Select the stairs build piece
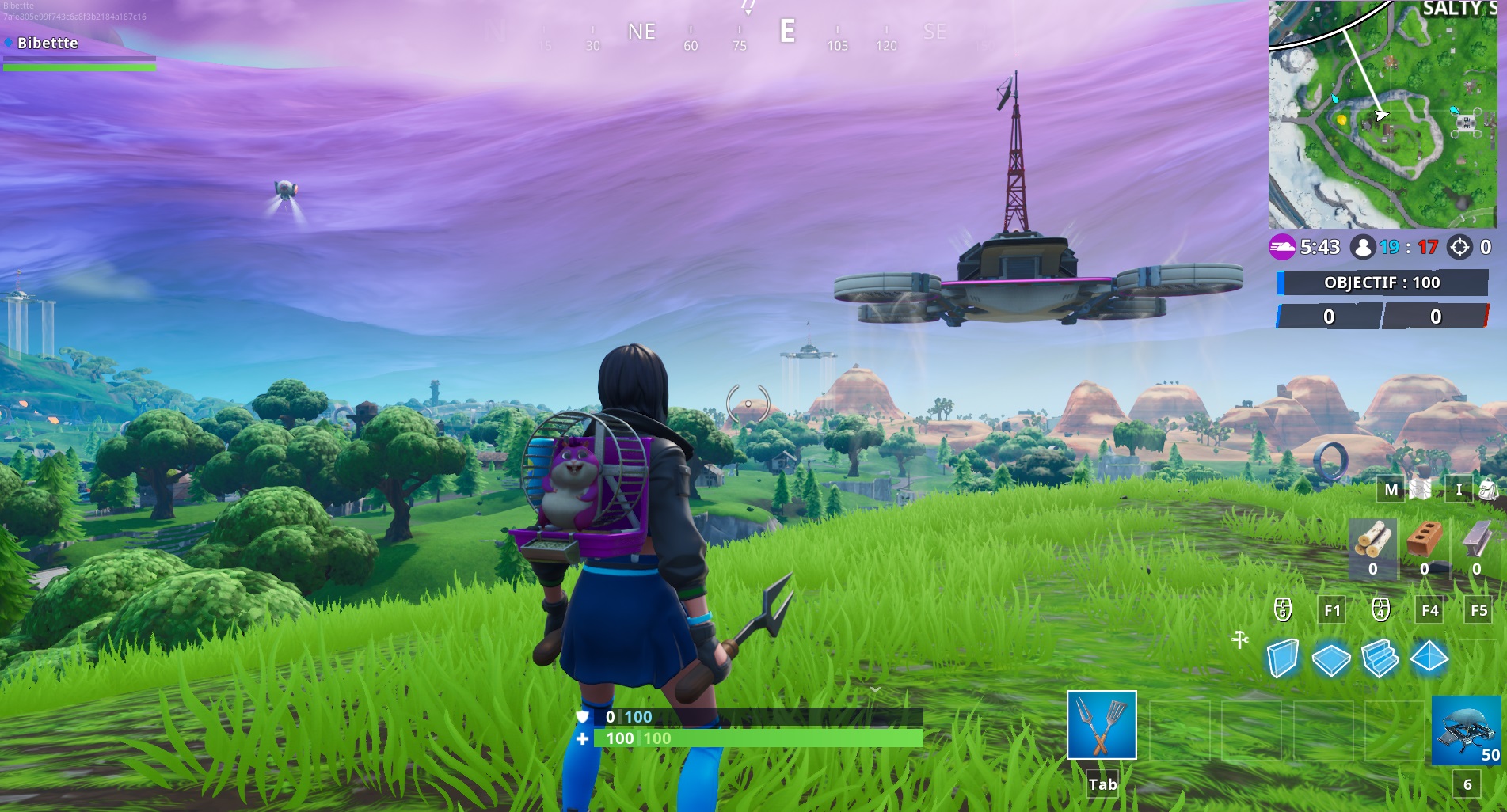 tap(1381, 656)
